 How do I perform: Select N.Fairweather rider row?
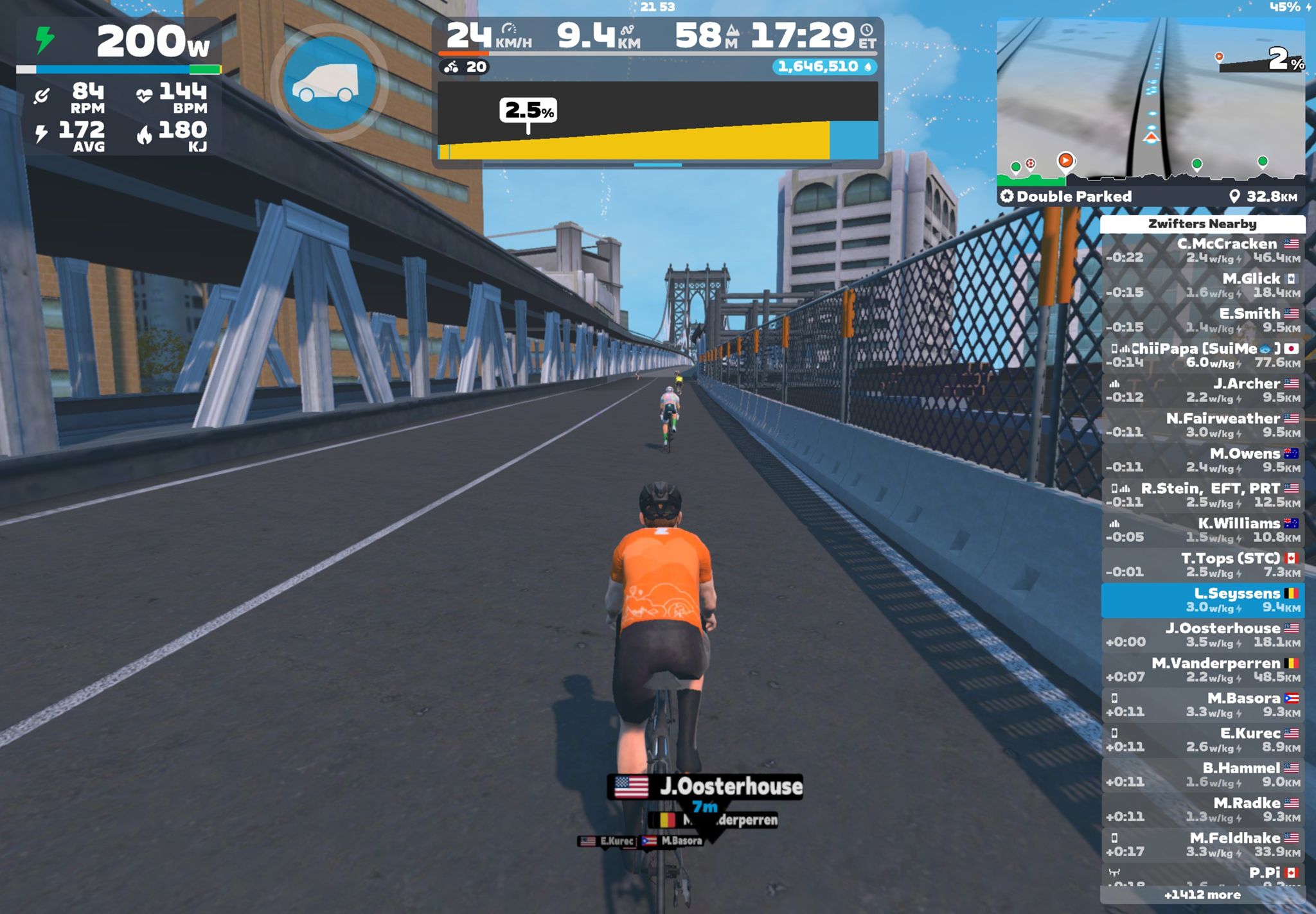pyautogui.click(x=1203, y=425)
